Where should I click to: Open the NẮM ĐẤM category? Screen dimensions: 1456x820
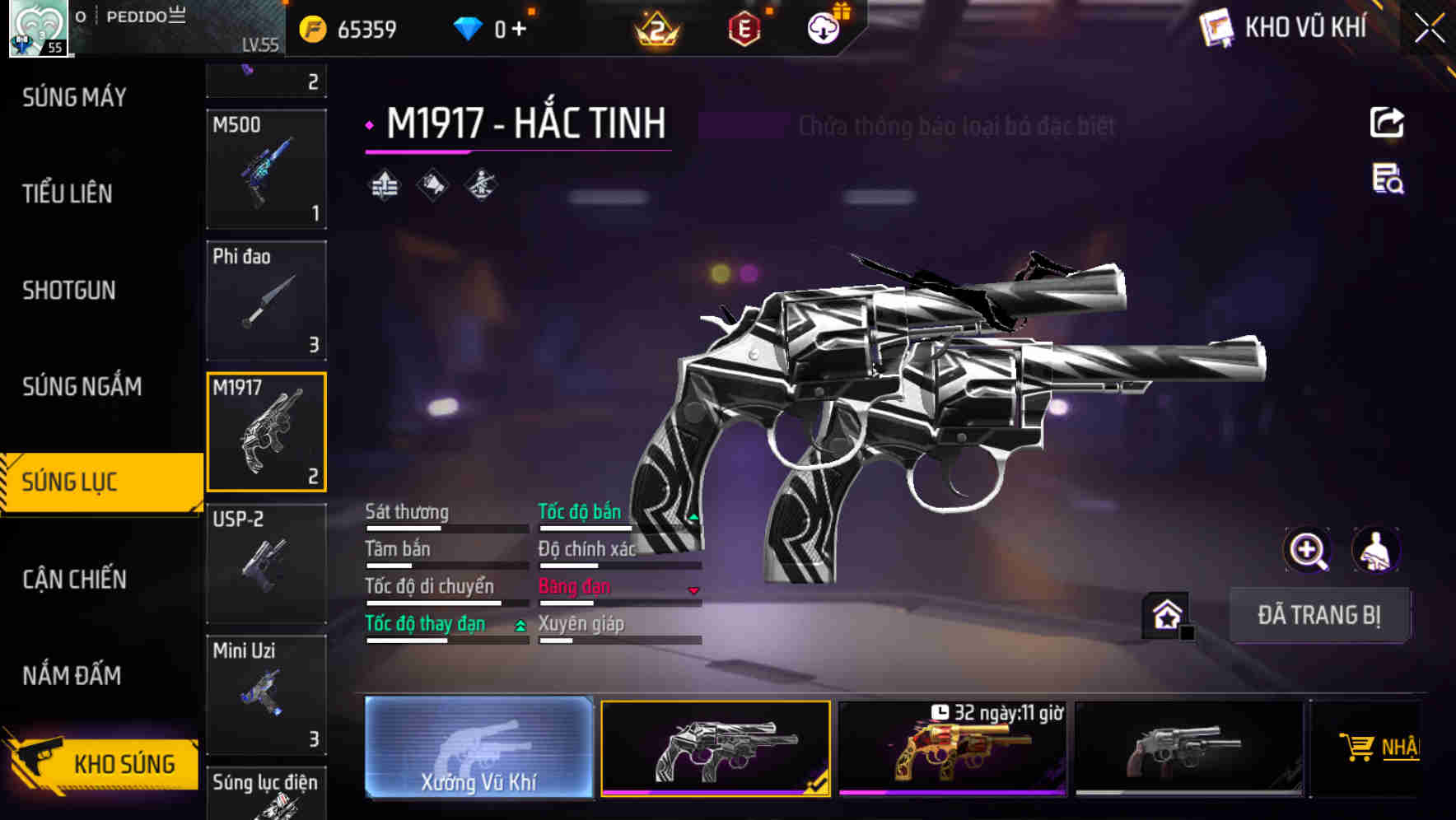pos(72,676)
